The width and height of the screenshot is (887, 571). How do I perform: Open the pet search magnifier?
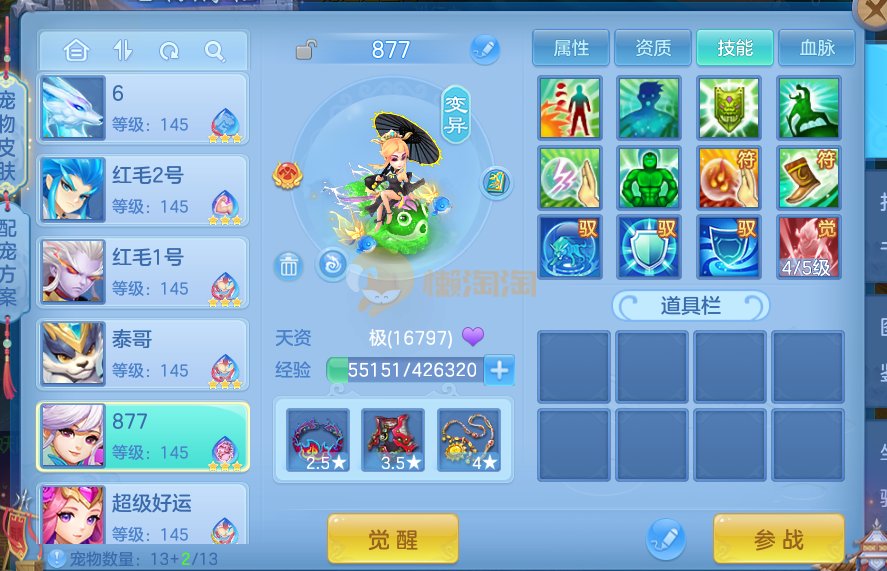click(x=214, y=50)
